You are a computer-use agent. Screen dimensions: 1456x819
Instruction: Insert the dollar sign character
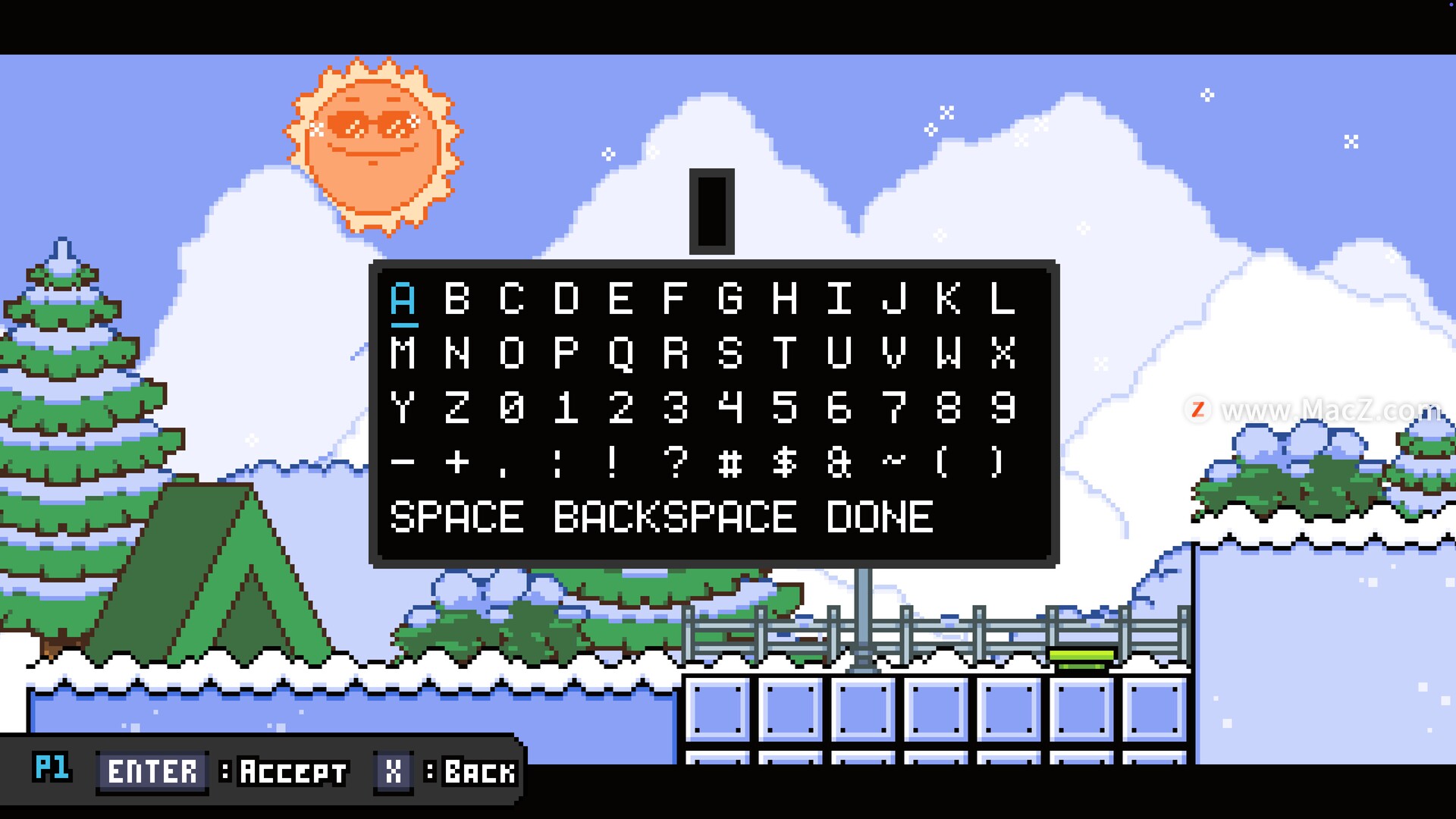pos(784,462)
